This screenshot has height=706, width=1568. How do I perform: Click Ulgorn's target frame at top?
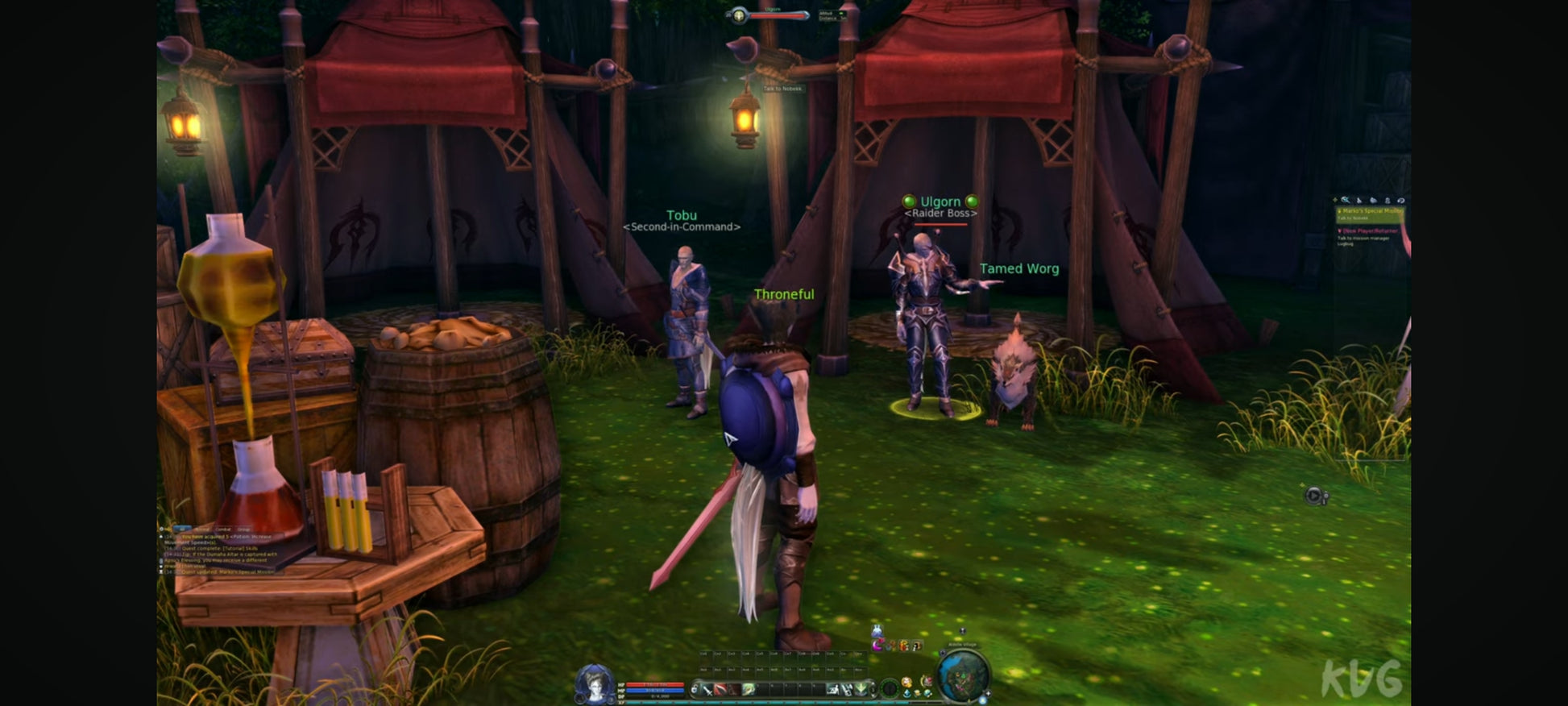777,15
